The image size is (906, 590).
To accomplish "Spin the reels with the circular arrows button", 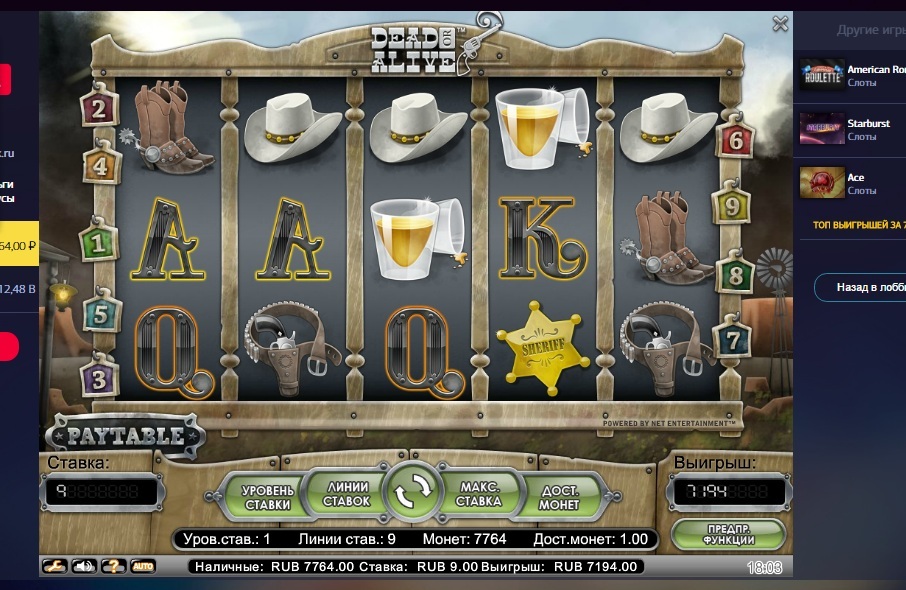I will (x=414, y=489).
